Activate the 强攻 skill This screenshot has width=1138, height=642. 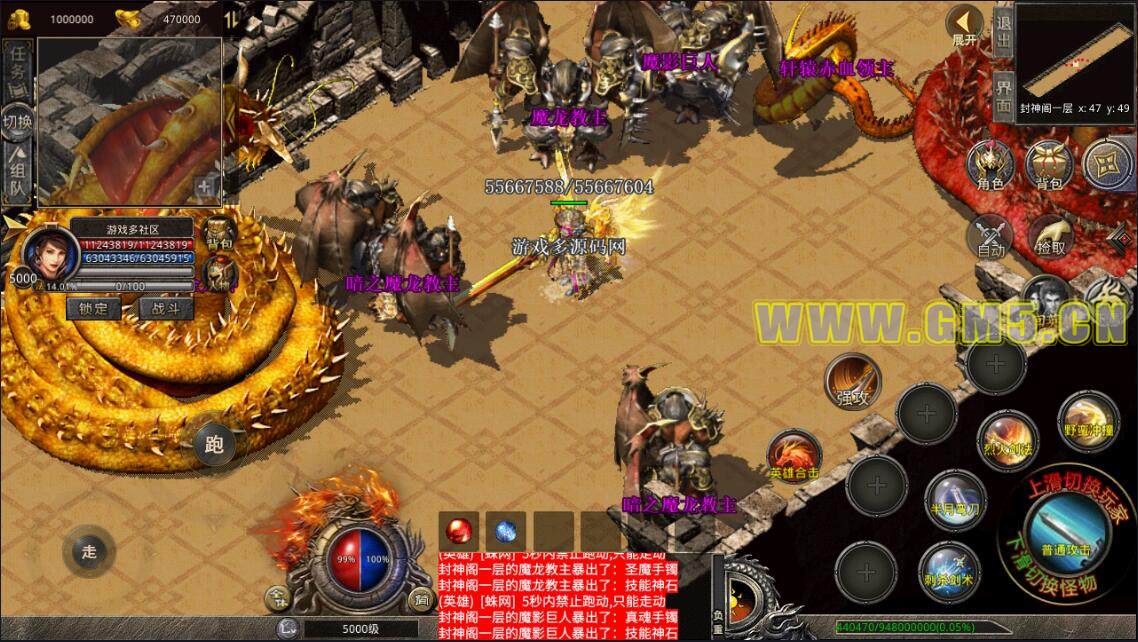pyautogui.click(x=851, y=381)
